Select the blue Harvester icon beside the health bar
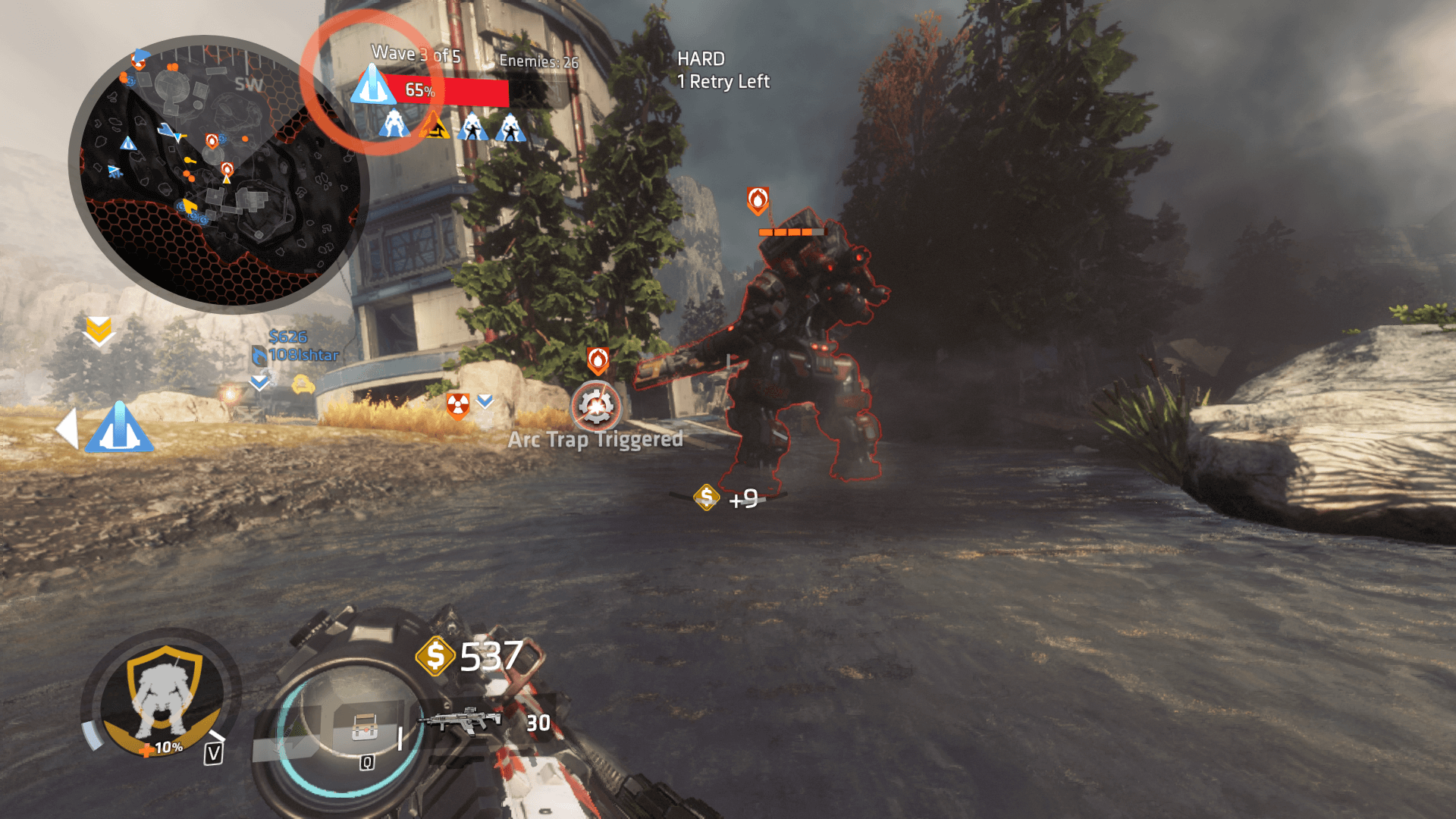 (372, 86)
